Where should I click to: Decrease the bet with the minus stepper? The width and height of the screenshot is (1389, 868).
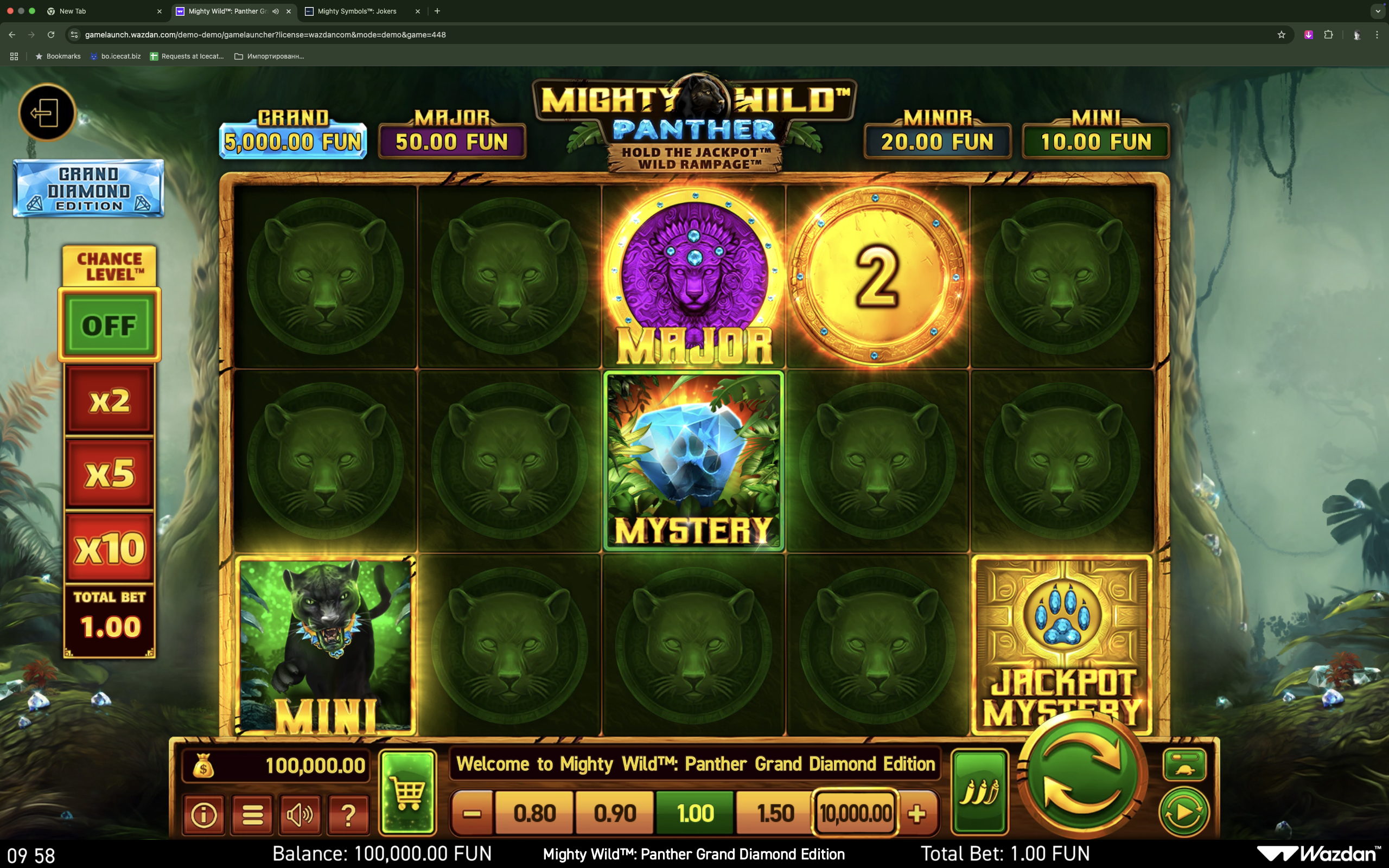point(472,812)
